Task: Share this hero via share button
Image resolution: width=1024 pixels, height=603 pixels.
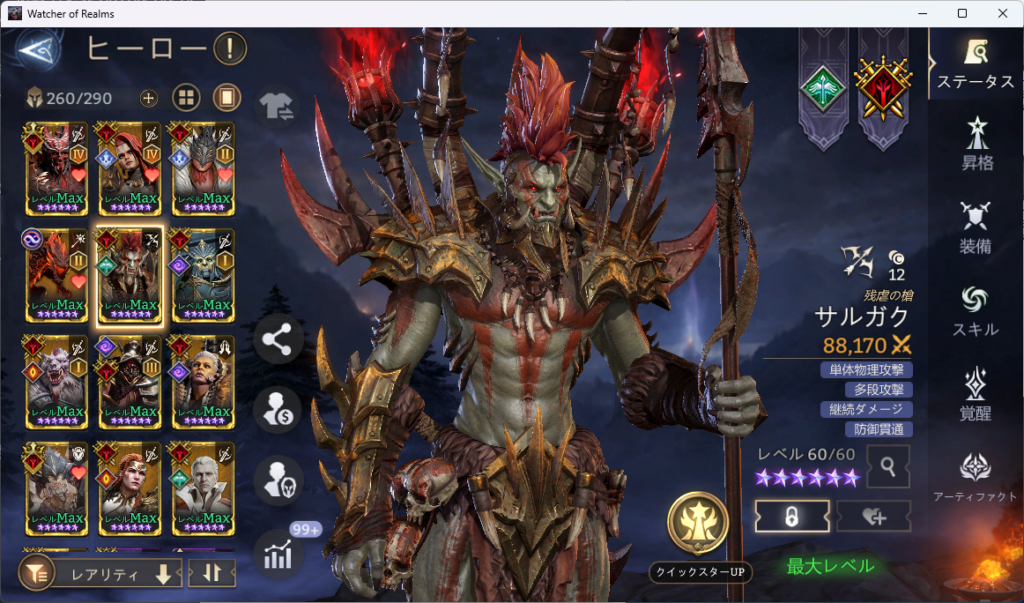Action: pyautogui.click(x=277, y=339)
